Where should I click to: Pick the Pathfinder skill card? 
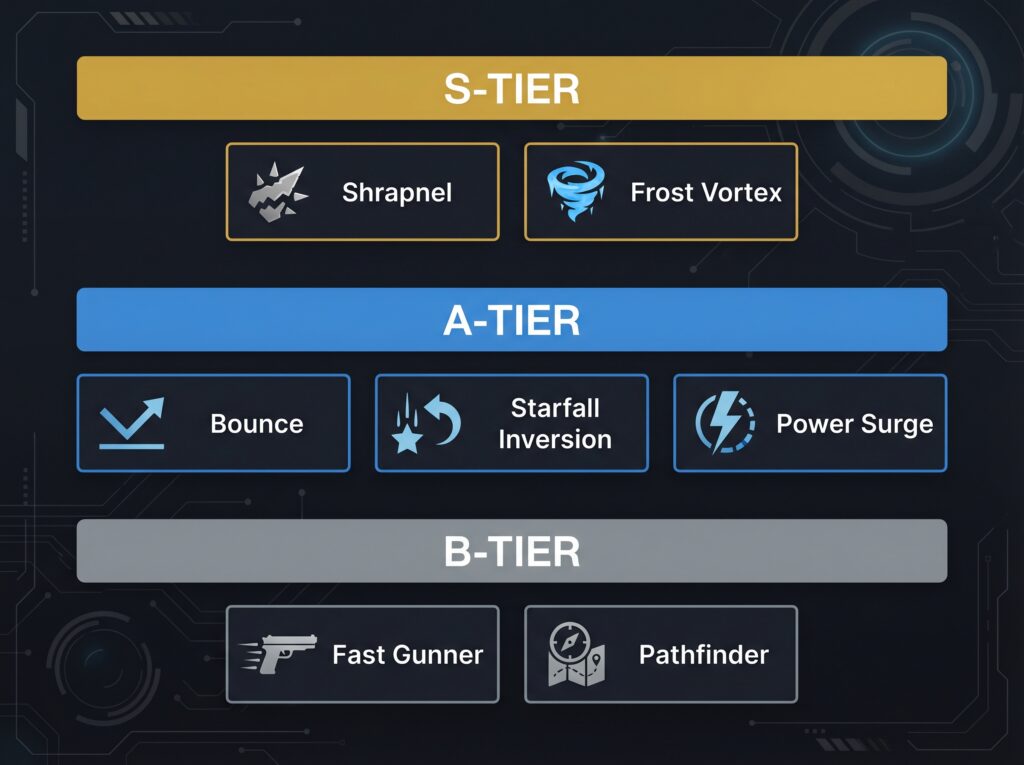(x=660, y=654)
